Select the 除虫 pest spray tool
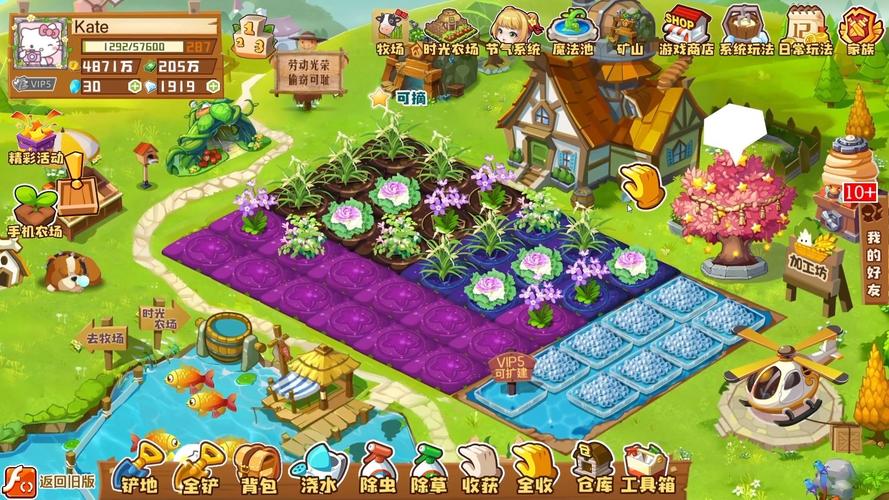Screen dimensions: 889x500 pos(375,470)
